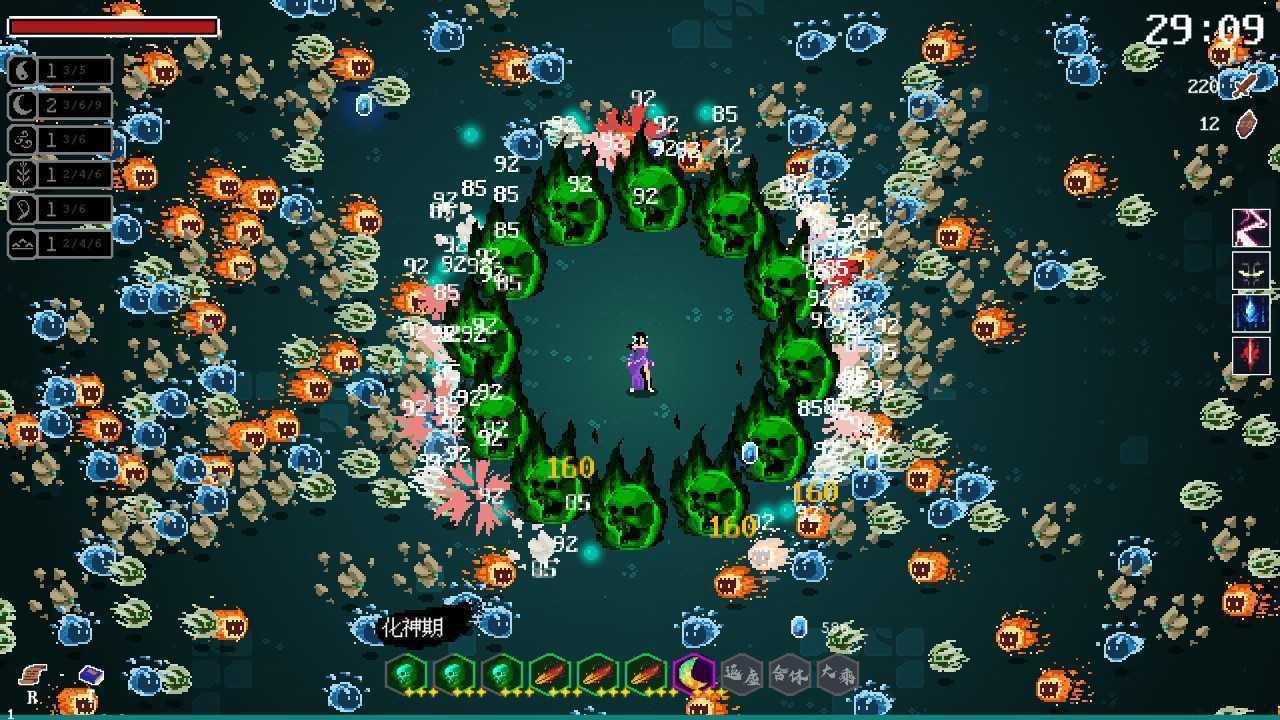Open the scroll icon at bottom-left corner
The image size is (1280, 720).
point(32,675)
